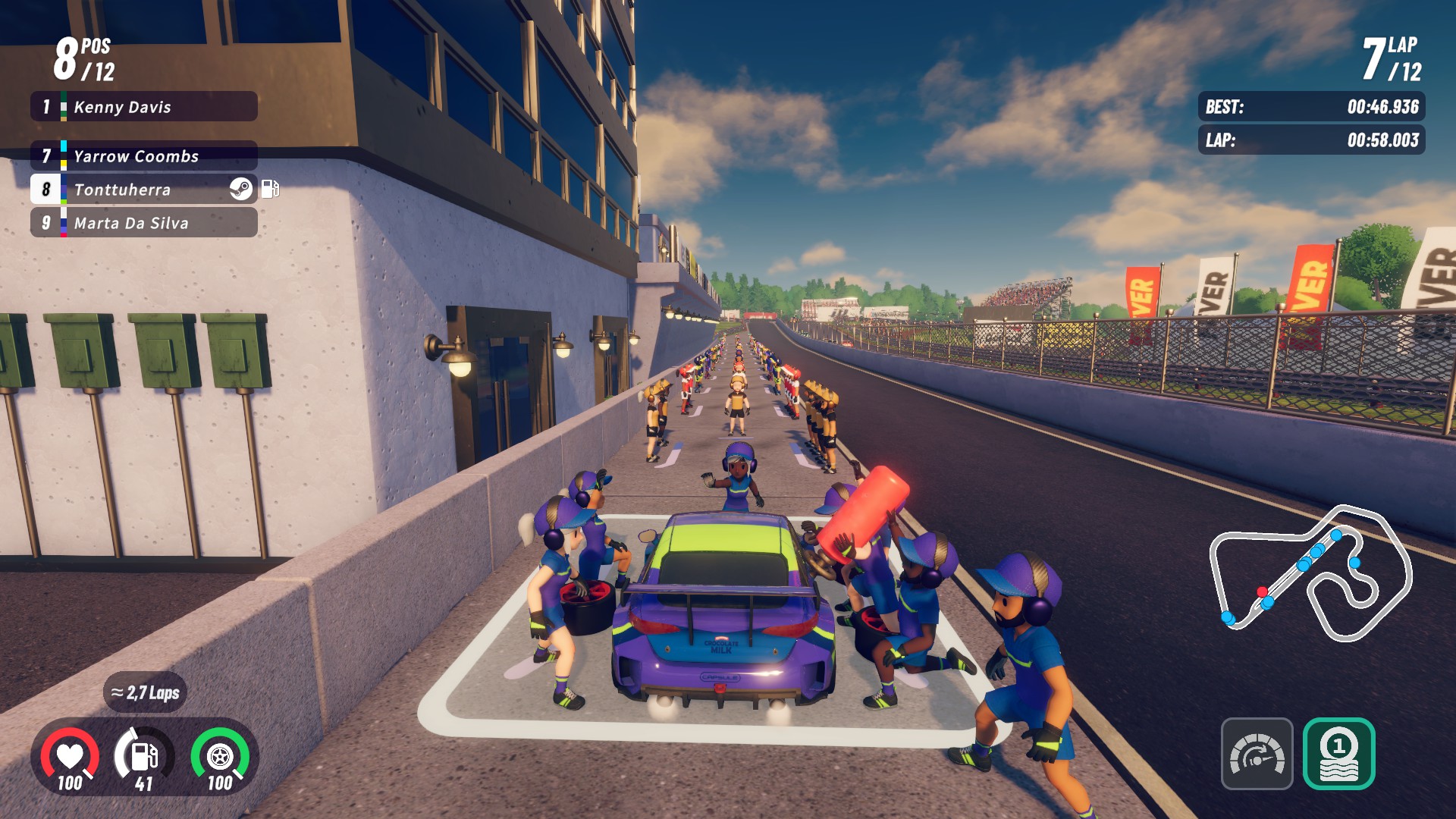Choose the Tonttuherra player row

pos(144,190)
